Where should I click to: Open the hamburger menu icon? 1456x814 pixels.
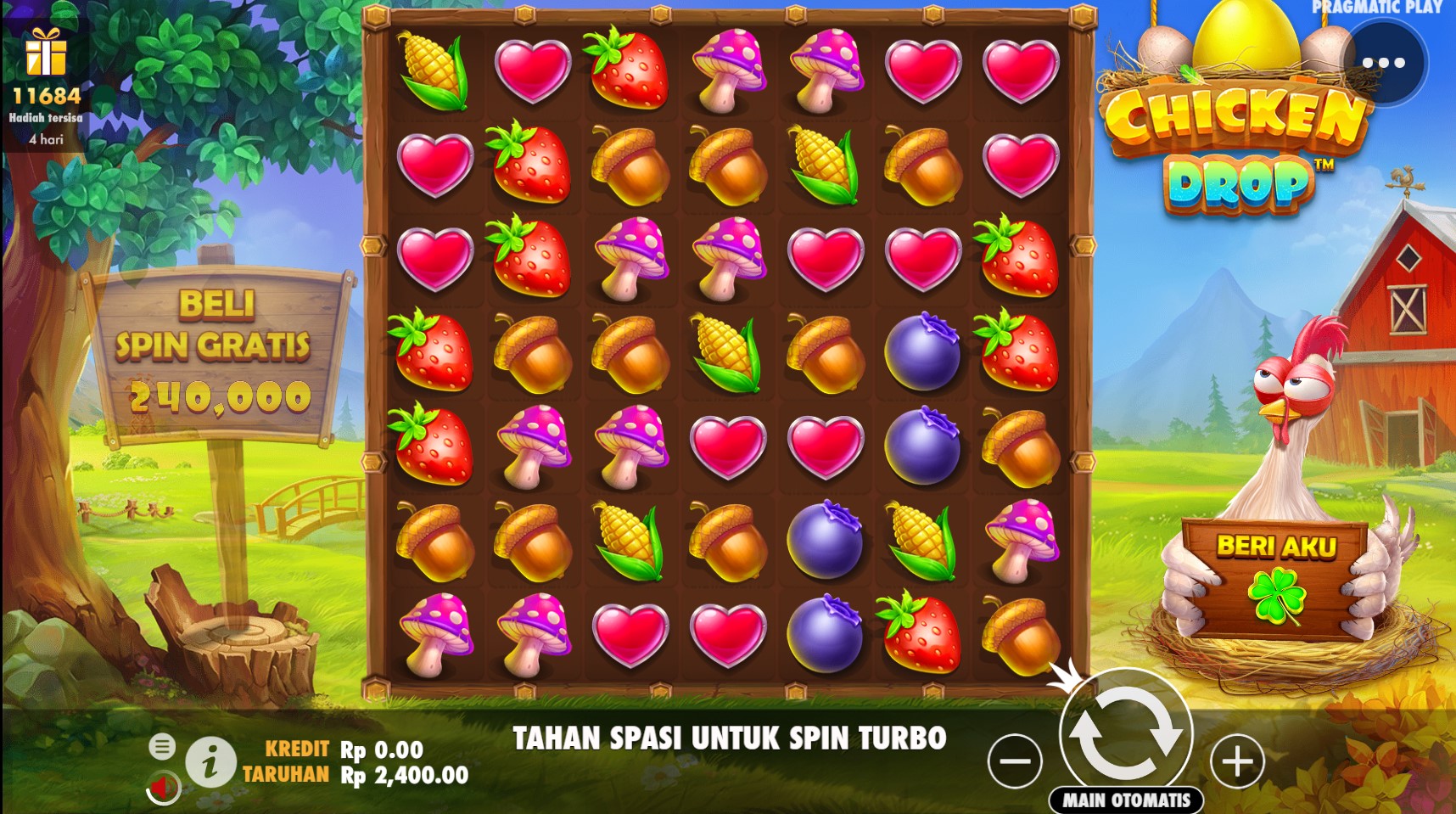click(162, 746)
